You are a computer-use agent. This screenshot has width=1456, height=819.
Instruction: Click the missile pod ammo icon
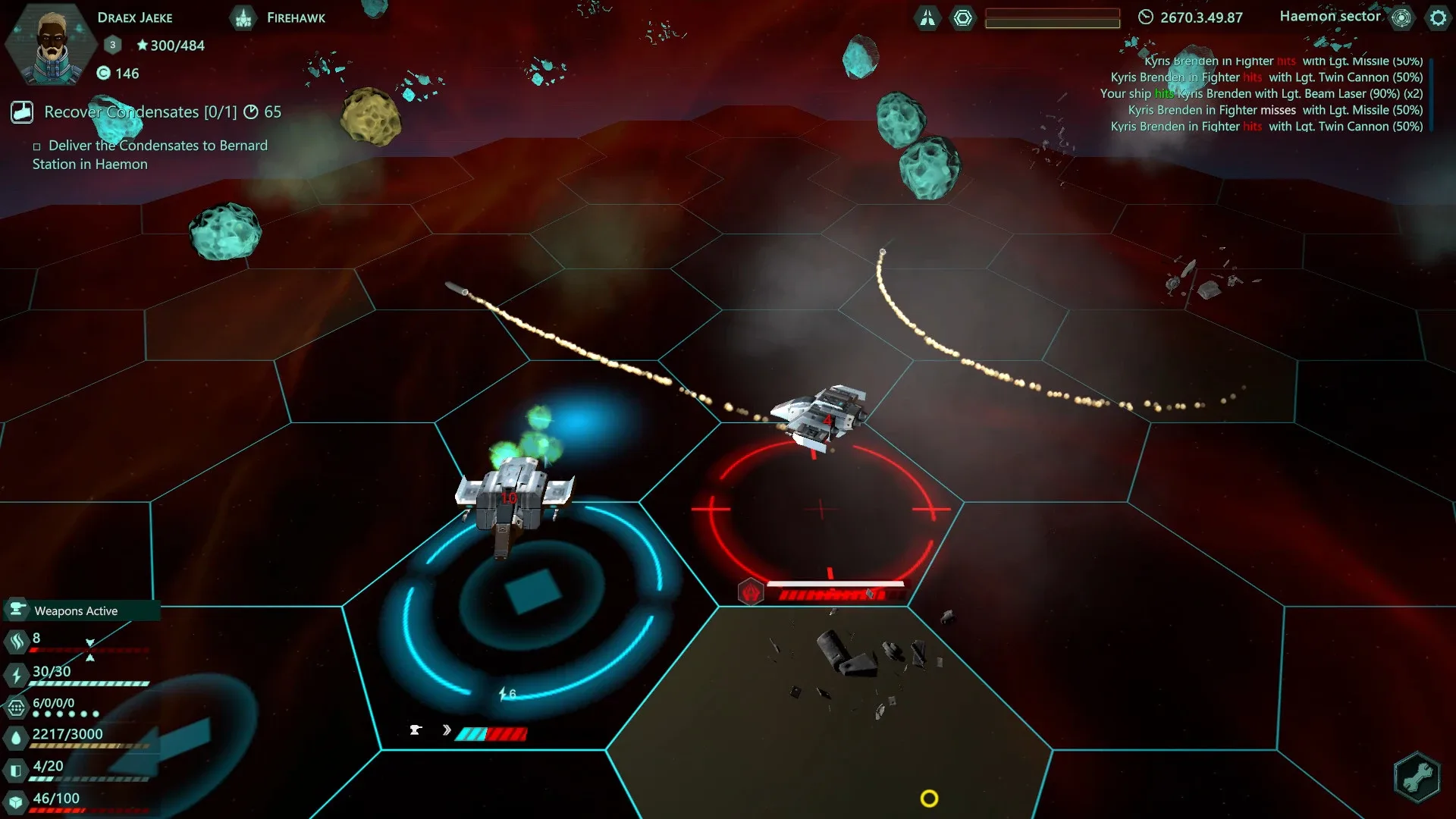point(17,708)
